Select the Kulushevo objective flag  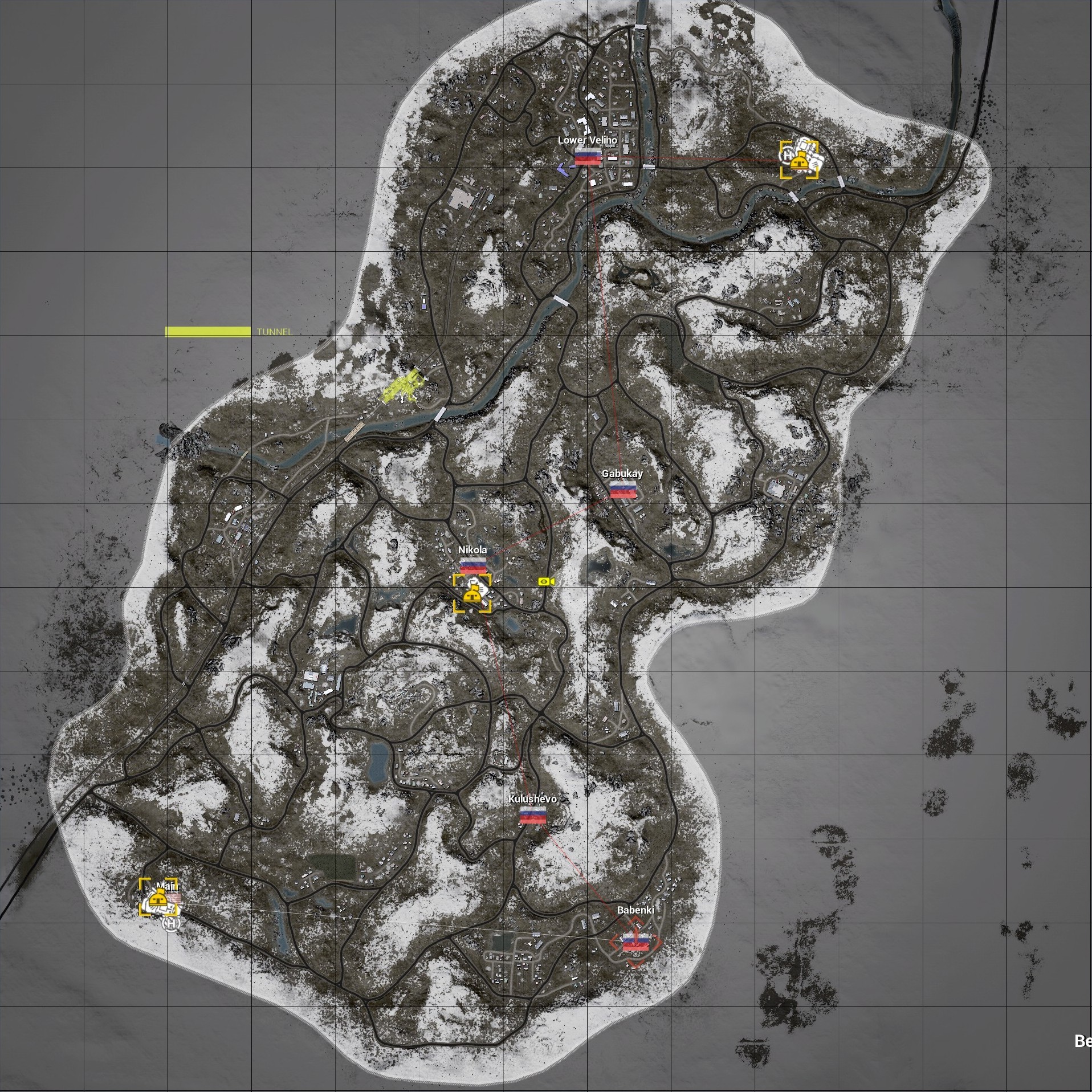tap(533, 816)
